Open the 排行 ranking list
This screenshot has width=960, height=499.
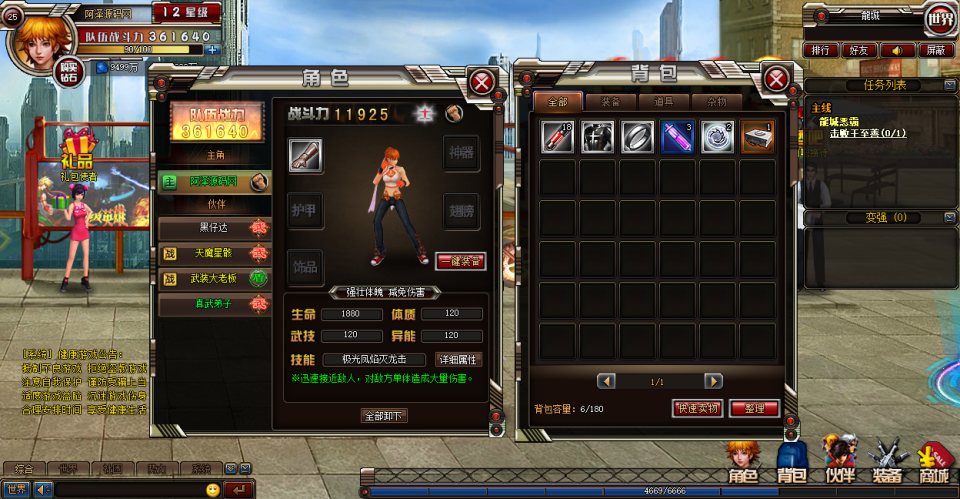(x=822, y=49)
